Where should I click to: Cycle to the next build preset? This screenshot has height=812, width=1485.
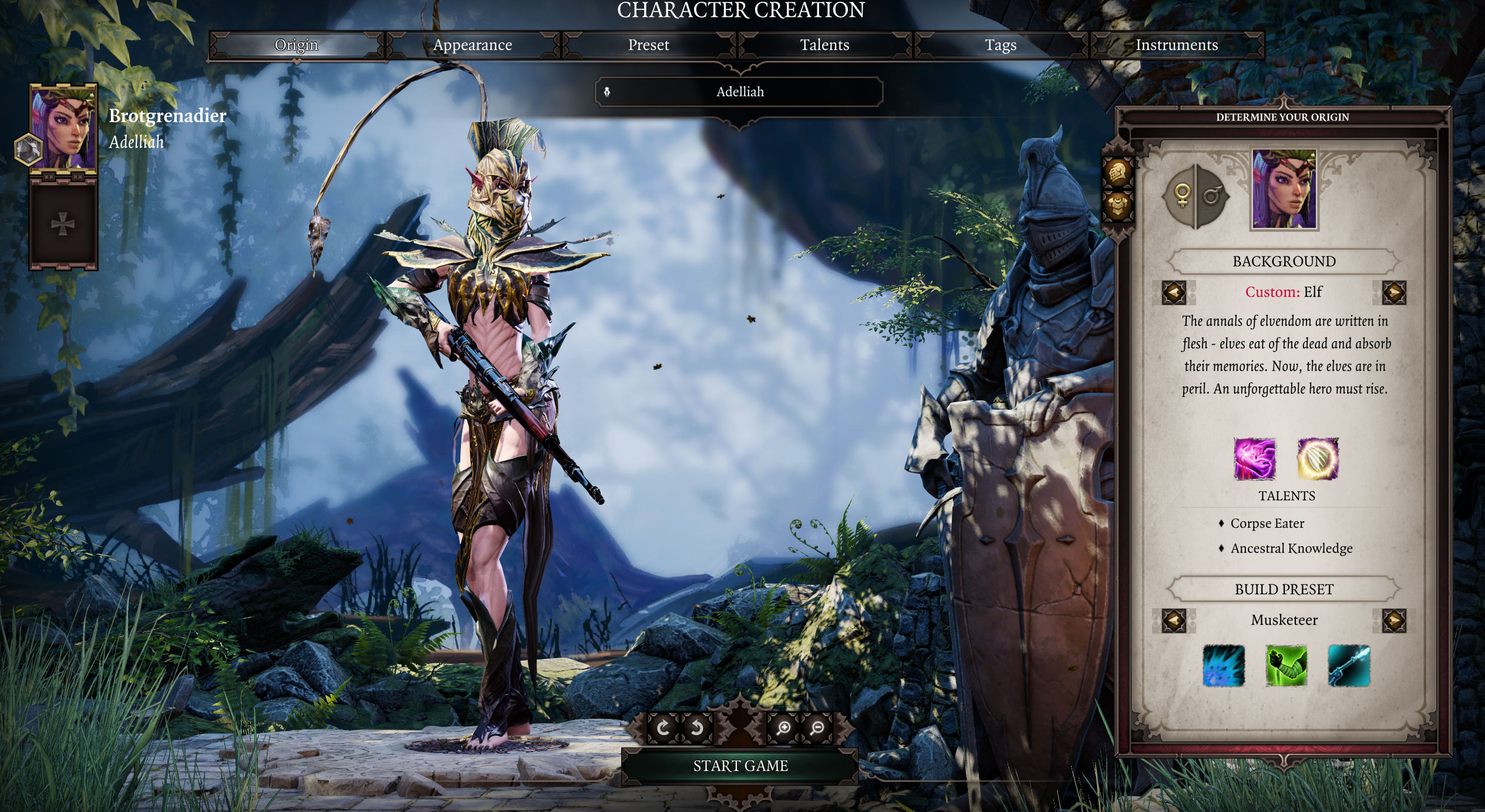[x=1394, y=621]
